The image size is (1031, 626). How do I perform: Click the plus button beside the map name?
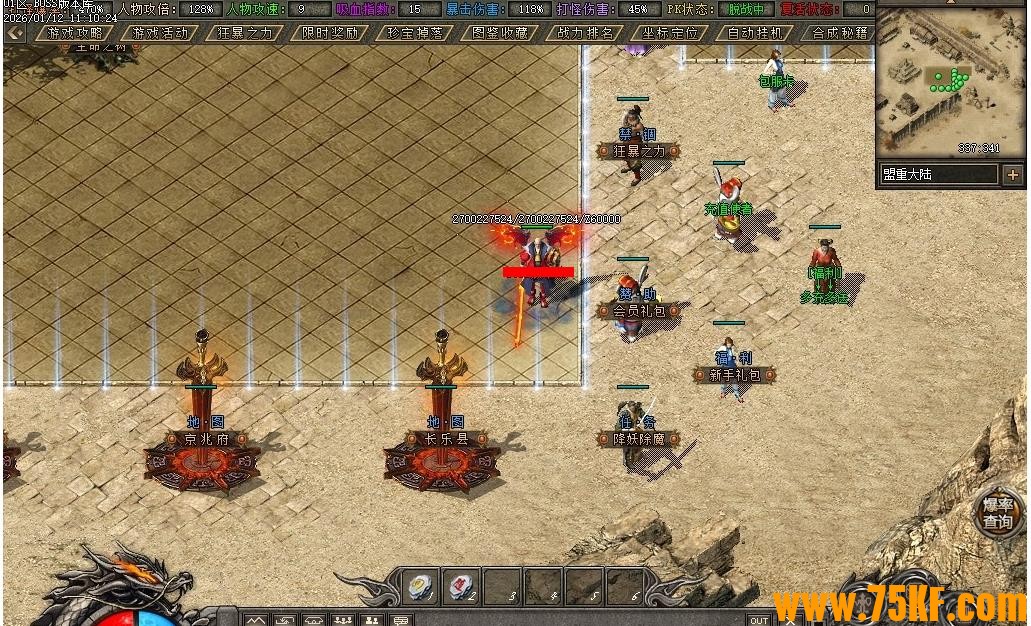click(1013, 174)
